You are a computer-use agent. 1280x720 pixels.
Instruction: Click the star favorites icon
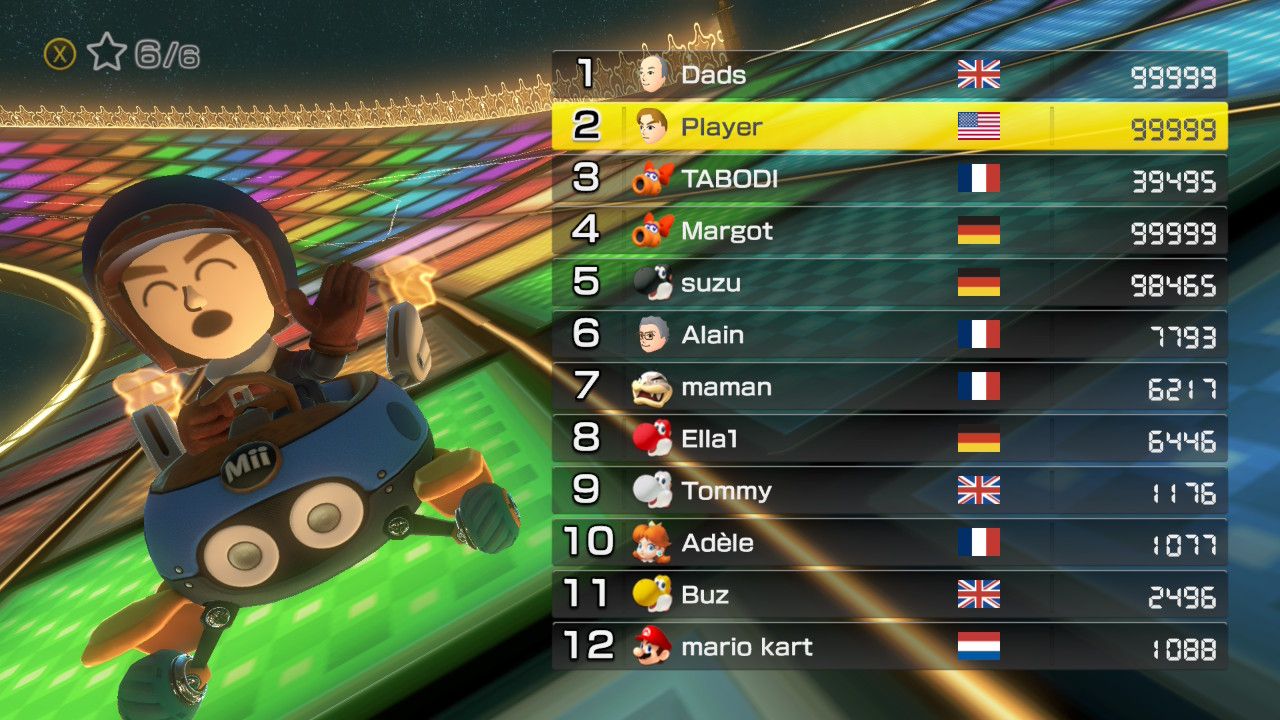pyautogui.click(x=106, y=54)
